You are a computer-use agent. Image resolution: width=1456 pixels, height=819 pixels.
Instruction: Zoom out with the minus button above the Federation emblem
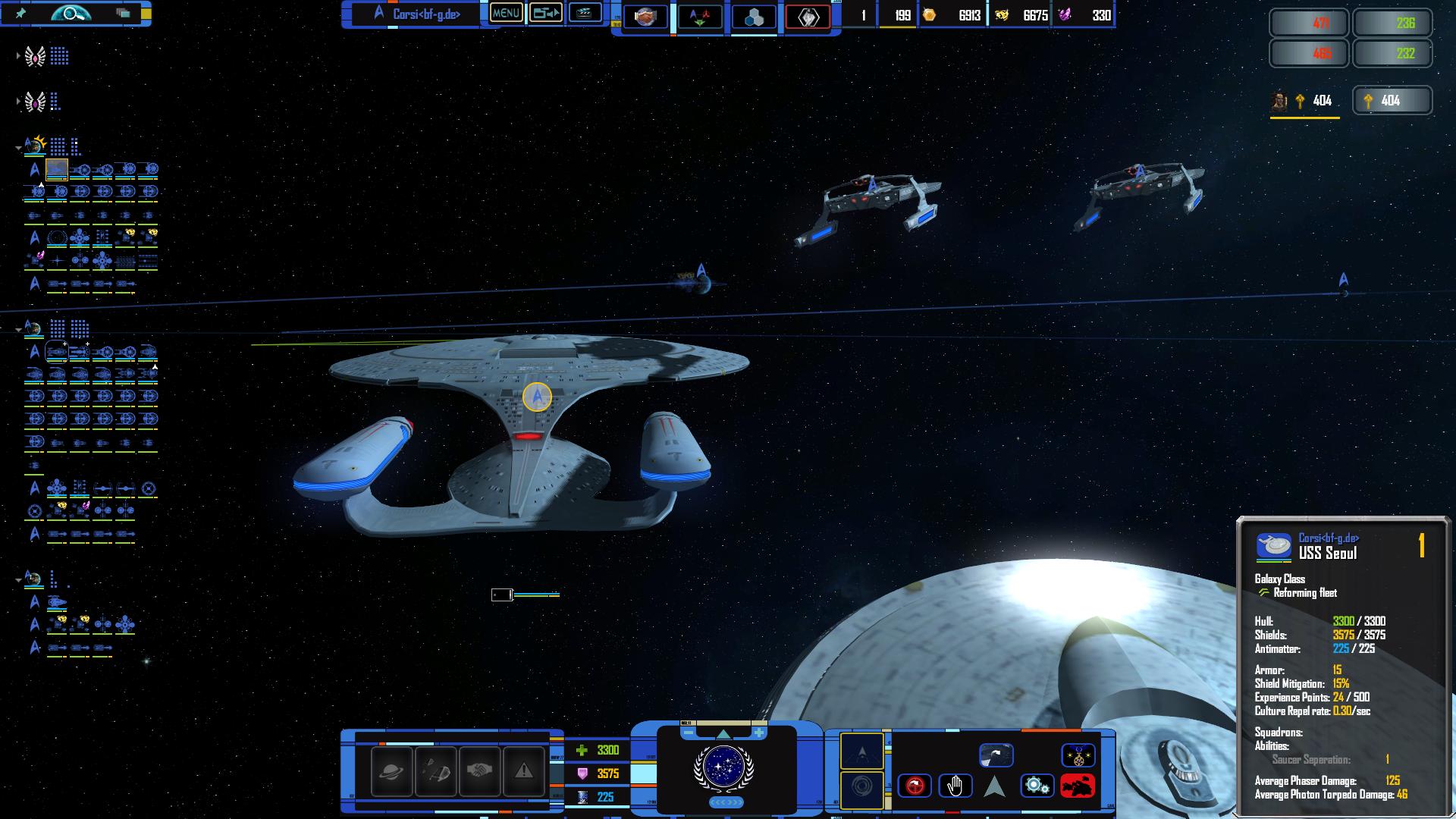point(688,733)
